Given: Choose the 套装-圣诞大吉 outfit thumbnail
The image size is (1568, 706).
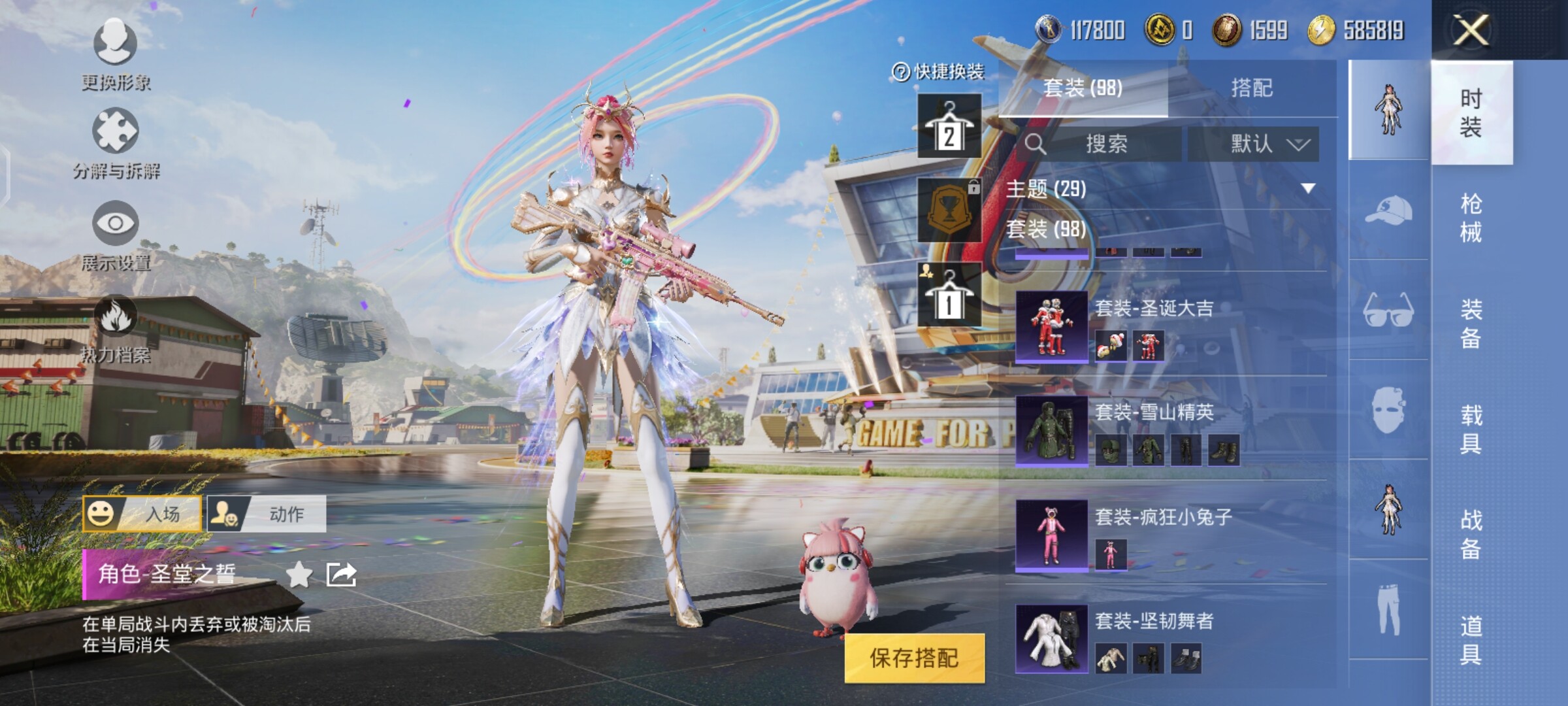Looking at the screenshot, I should (x=1051, y=326).
